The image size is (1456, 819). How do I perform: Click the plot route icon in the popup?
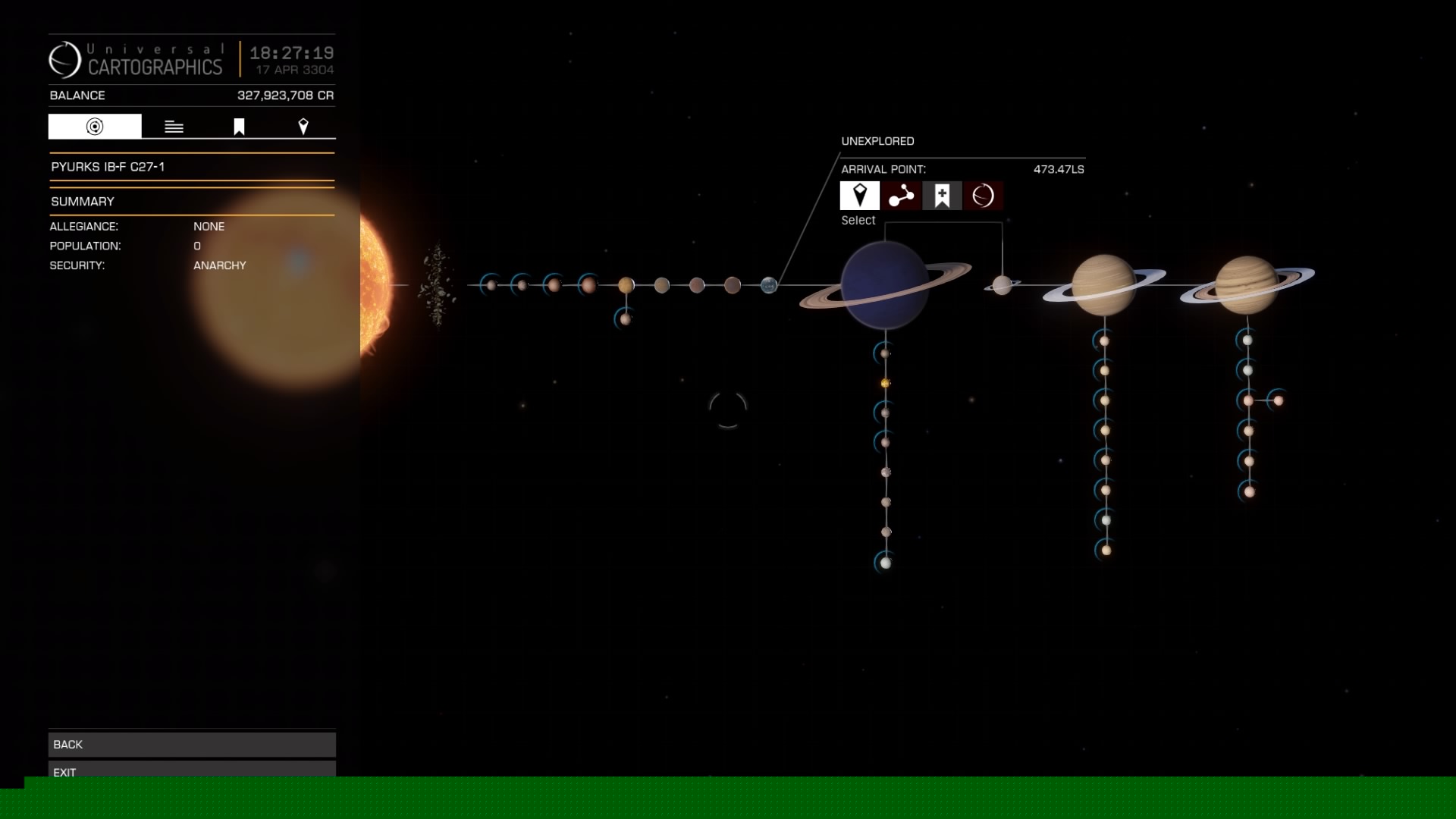[901, 196]
